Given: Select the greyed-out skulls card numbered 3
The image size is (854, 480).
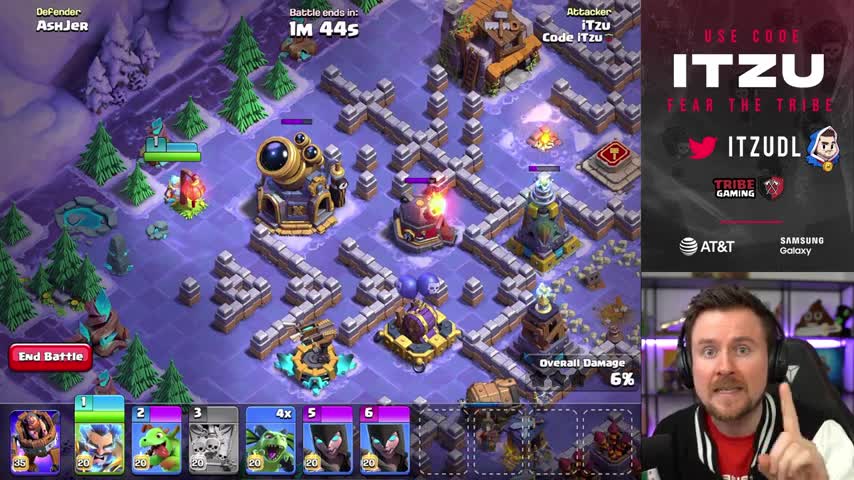Looking at the screenshot, I should pyautogui.click(x=214, y=440).
